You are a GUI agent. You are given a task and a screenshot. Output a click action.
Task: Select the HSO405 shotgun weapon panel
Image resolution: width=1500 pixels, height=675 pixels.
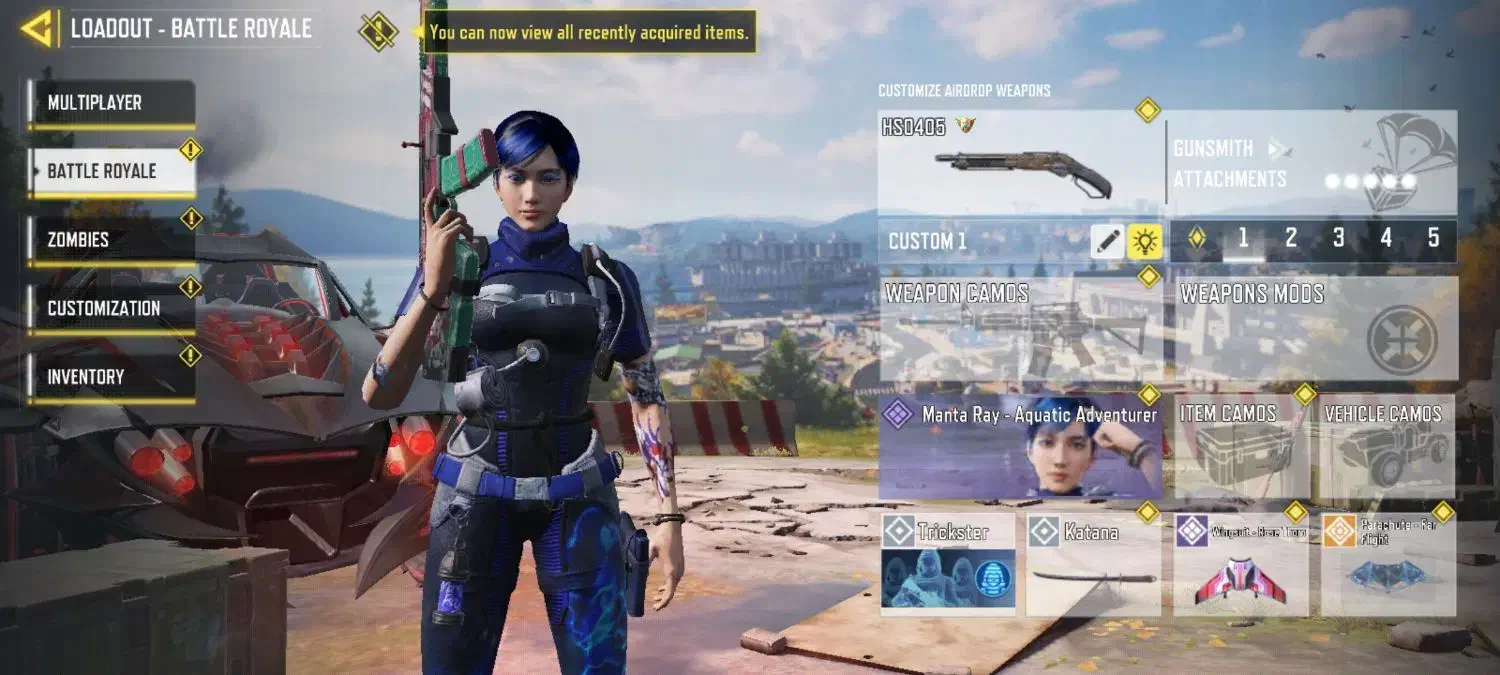coord(1020,162)
